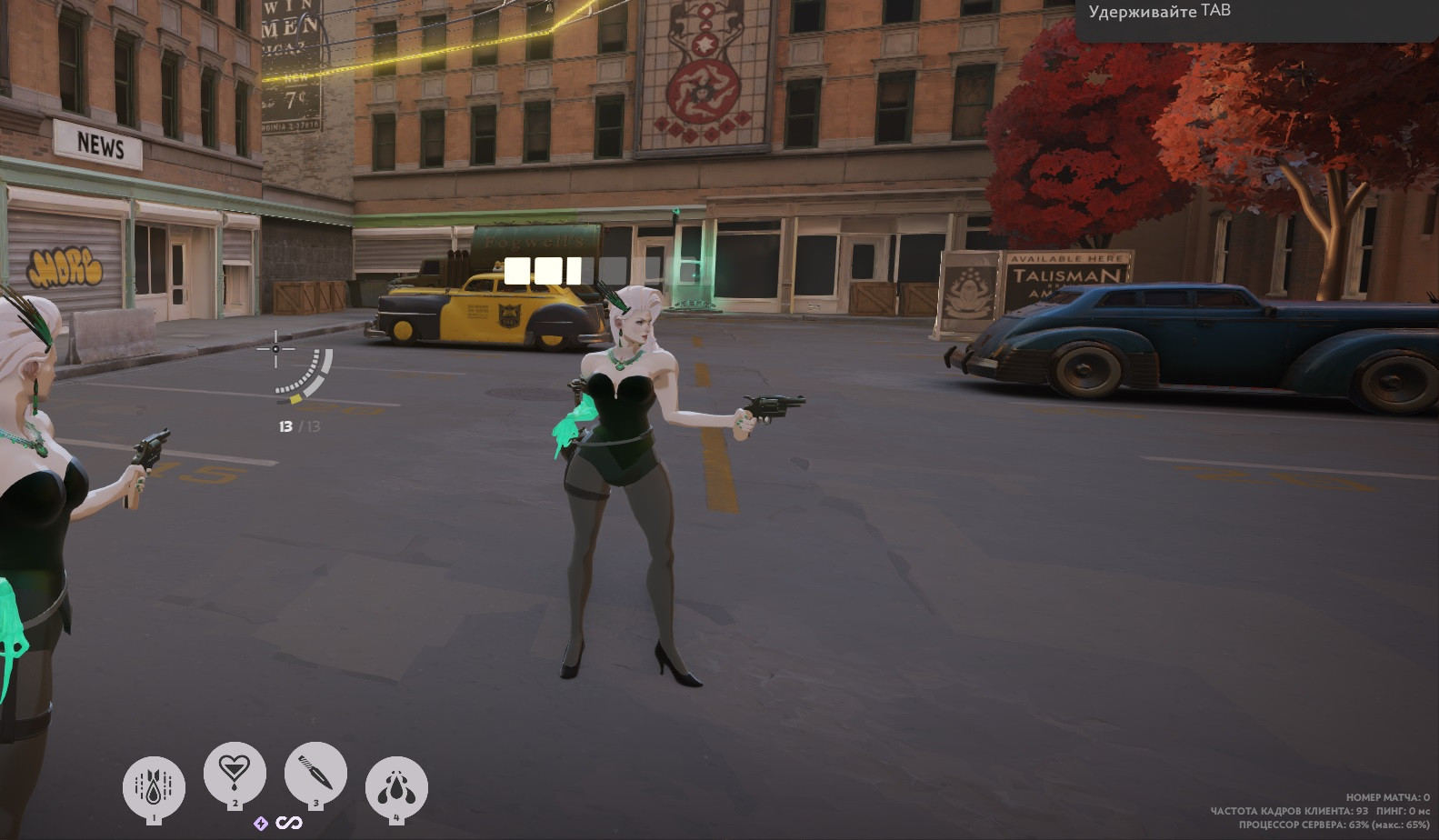Activate the Malice knife ability icon

pos(315,775)
